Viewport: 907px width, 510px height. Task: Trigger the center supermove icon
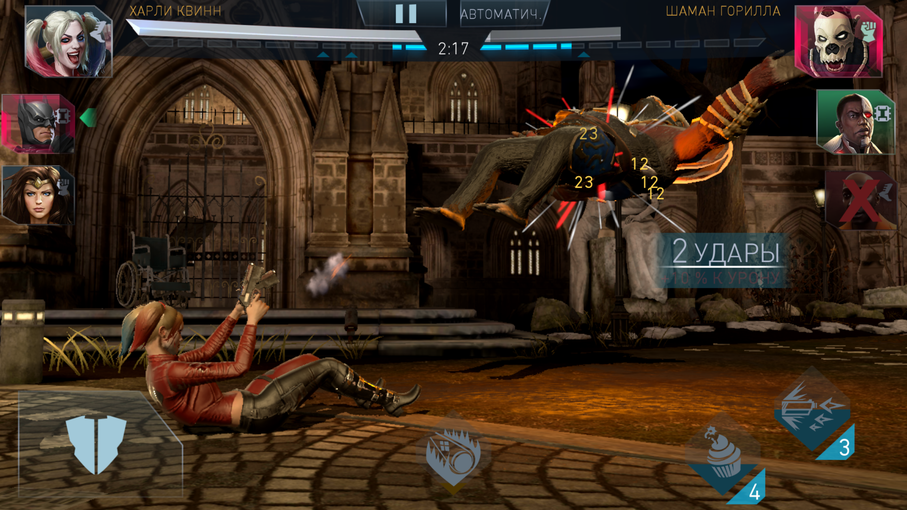pos(454,453)
